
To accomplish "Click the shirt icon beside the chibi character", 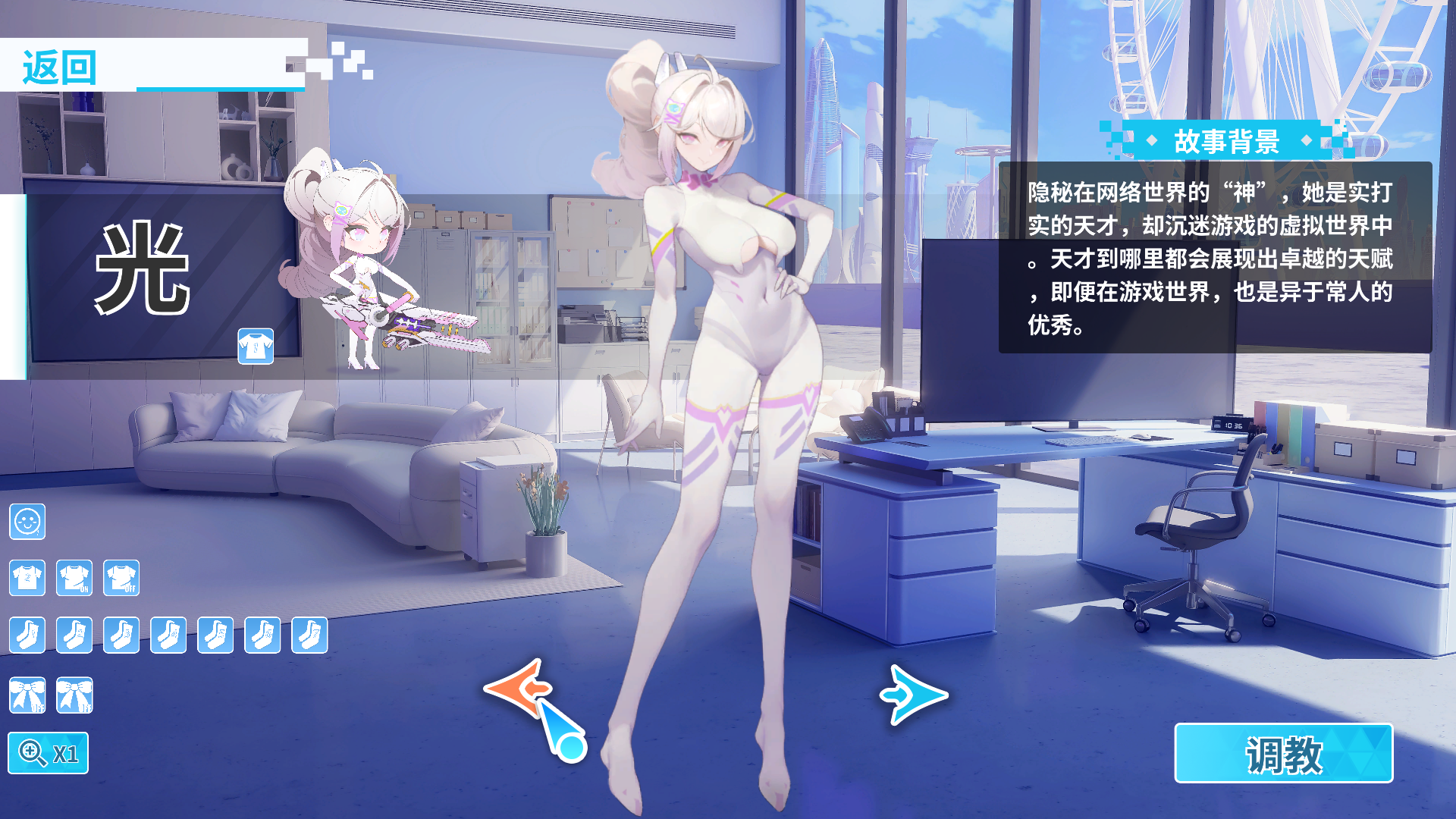I will [x=256, y=347].
